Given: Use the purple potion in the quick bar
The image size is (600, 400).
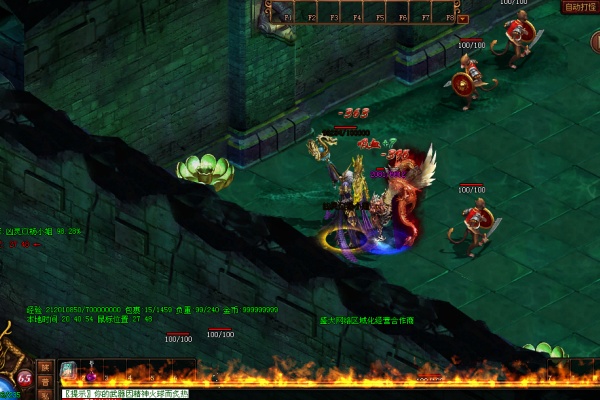Looking at the screenshot, I should click(x=93, y=374).
